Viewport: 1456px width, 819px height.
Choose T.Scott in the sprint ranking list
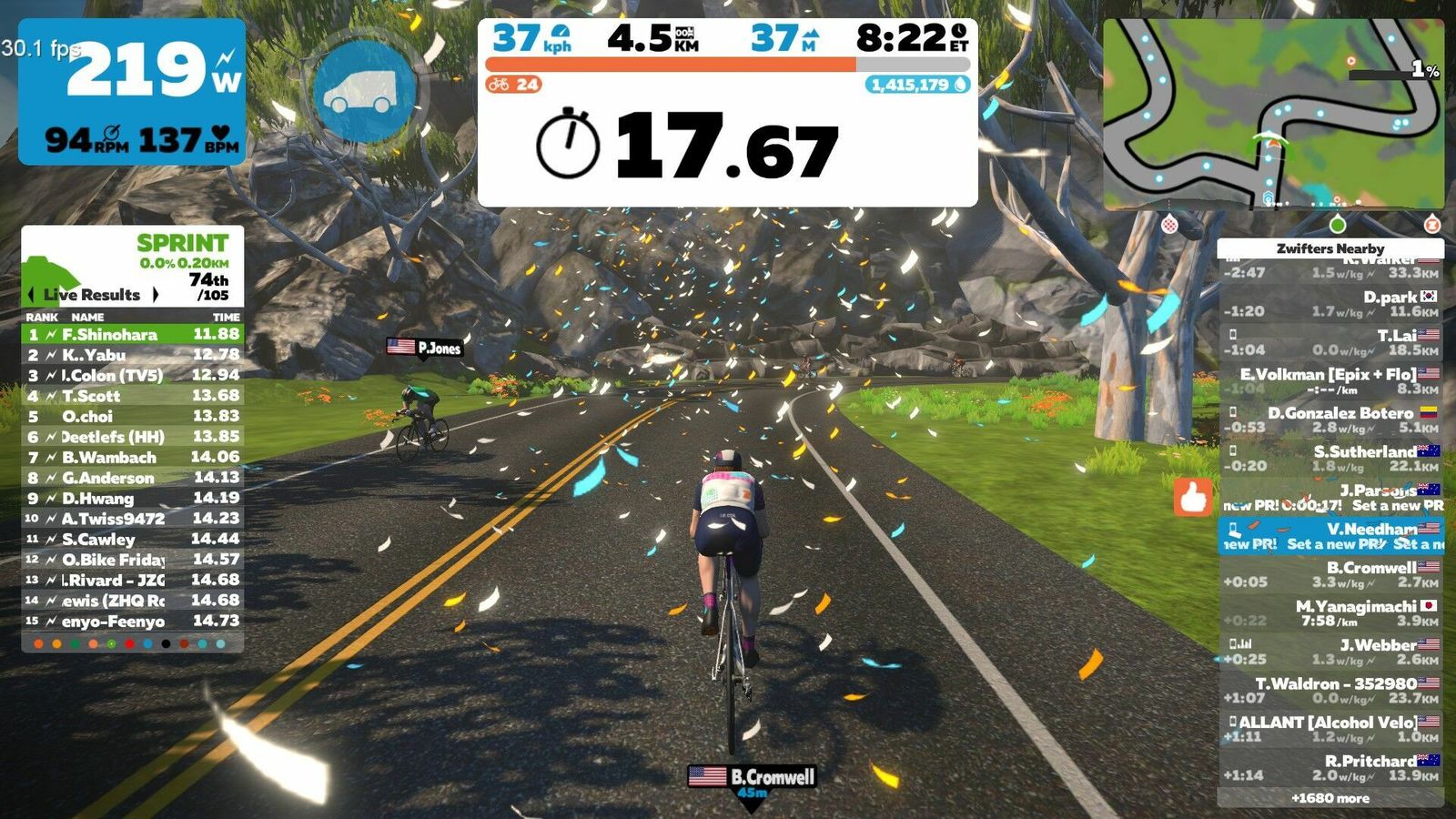coord(133,396)
